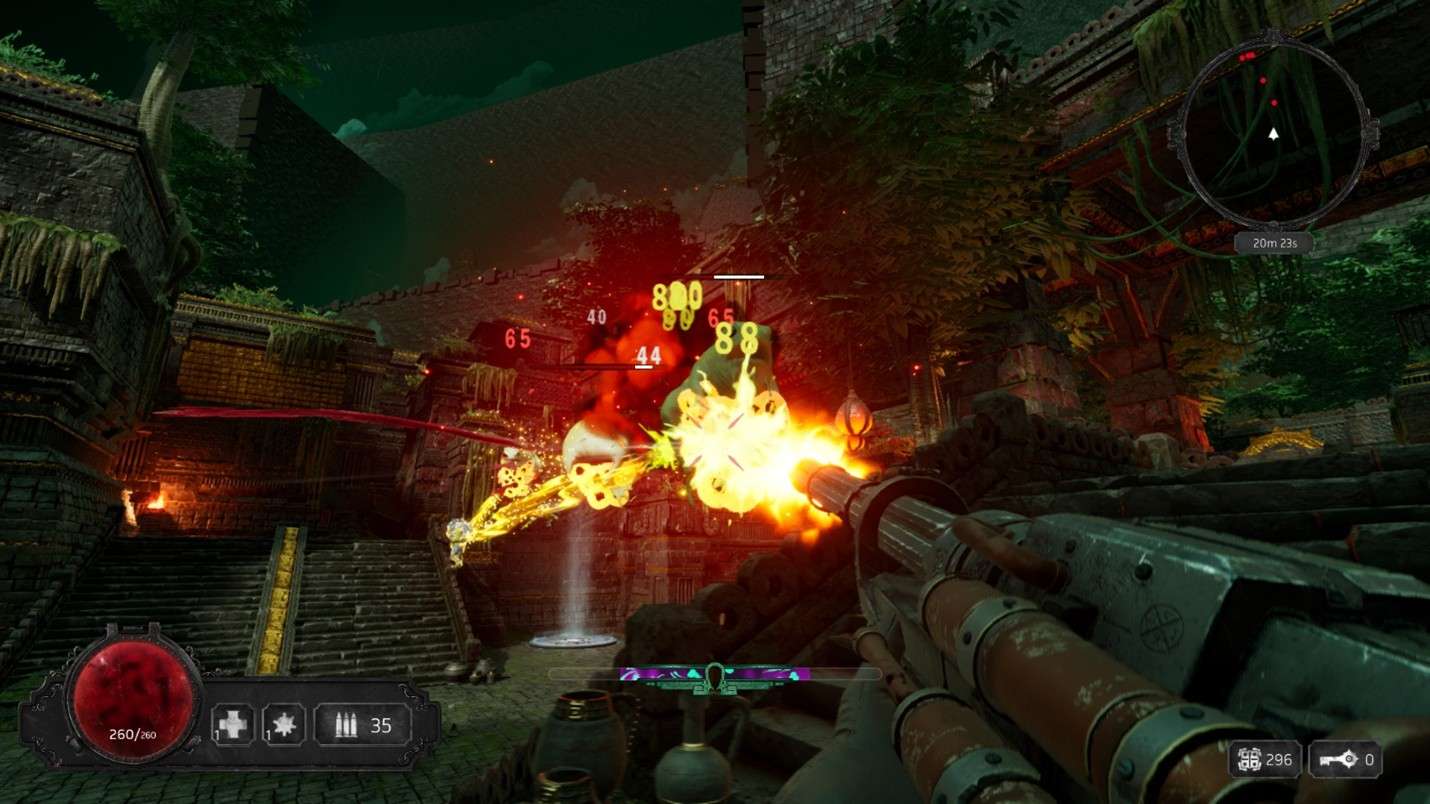Click the damage number 800 near the crosshair
This screenshot has width=1430, height=804.
(678, 294)
